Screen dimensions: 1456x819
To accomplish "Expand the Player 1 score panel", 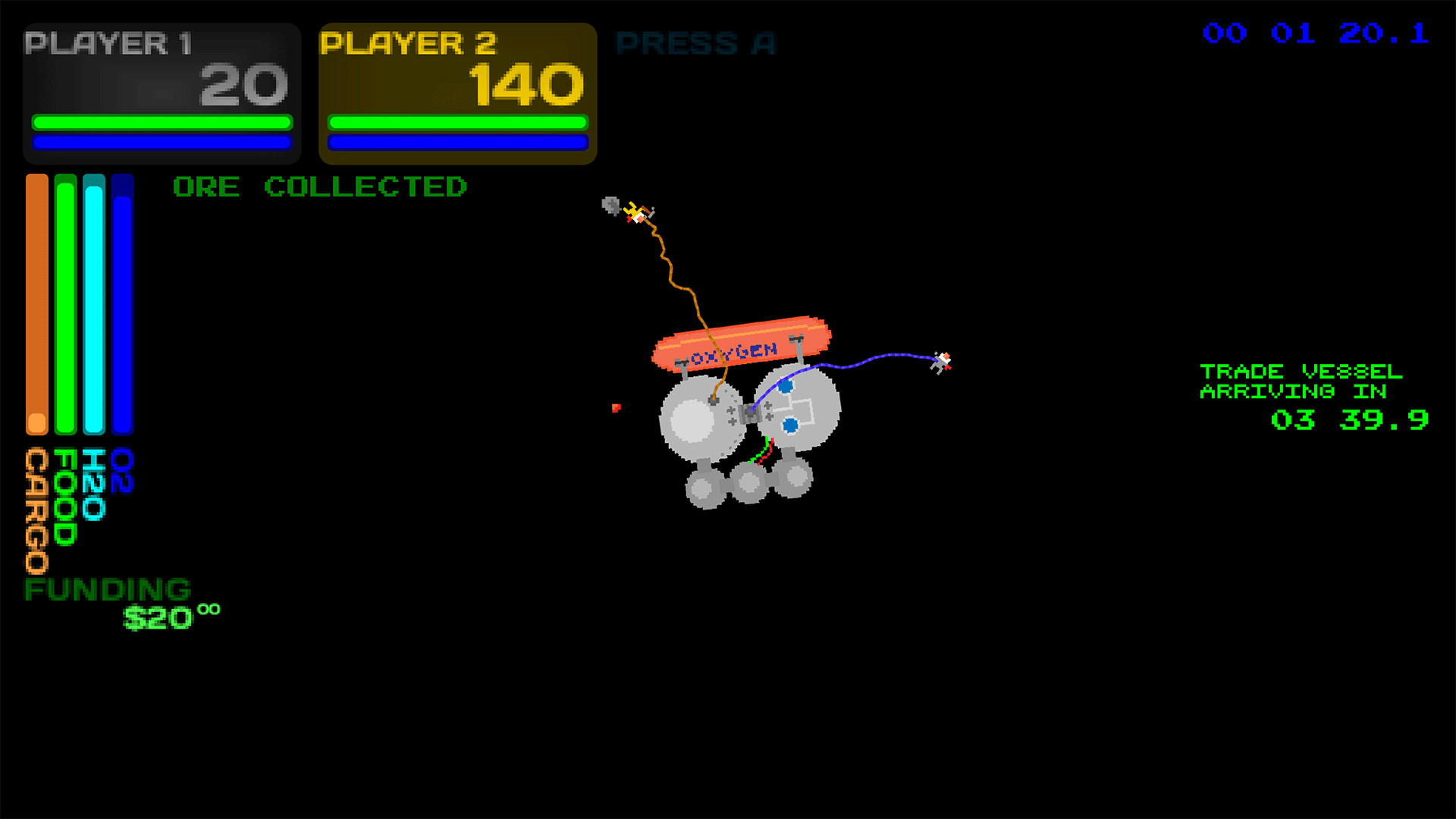I will (x=162, y=91).
